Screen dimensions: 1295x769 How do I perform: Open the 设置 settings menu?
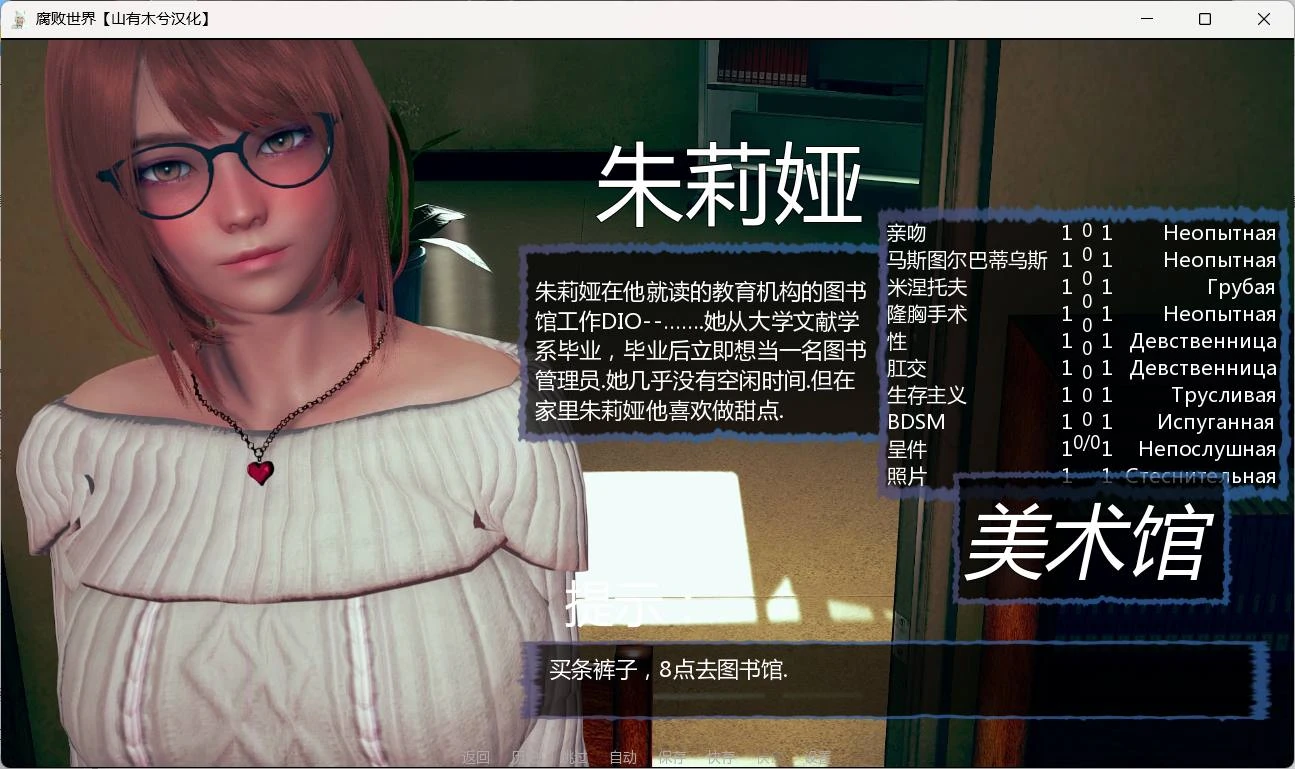coord(817,757)
